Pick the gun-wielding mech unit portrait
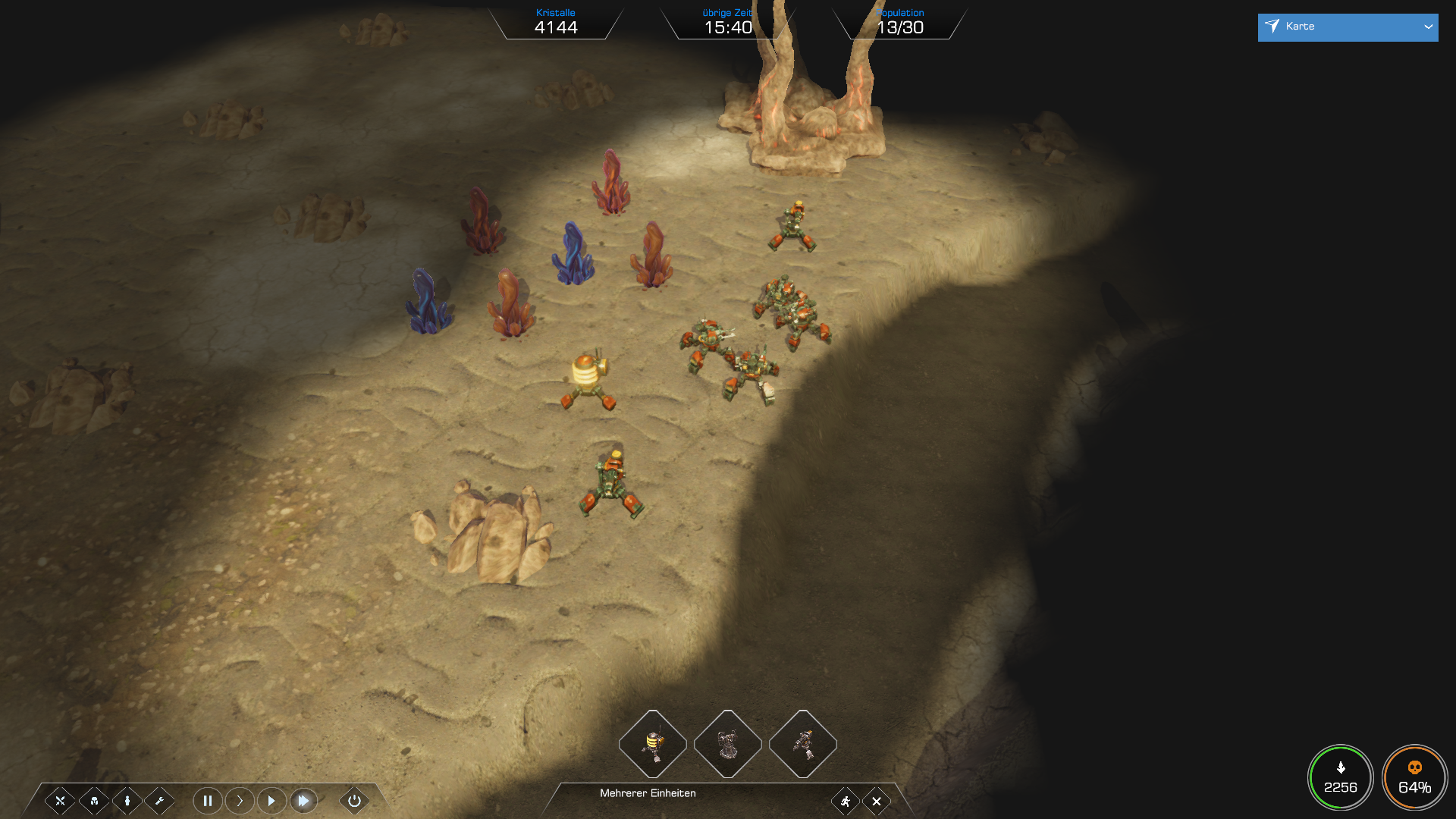 click(x=802, y=744)
